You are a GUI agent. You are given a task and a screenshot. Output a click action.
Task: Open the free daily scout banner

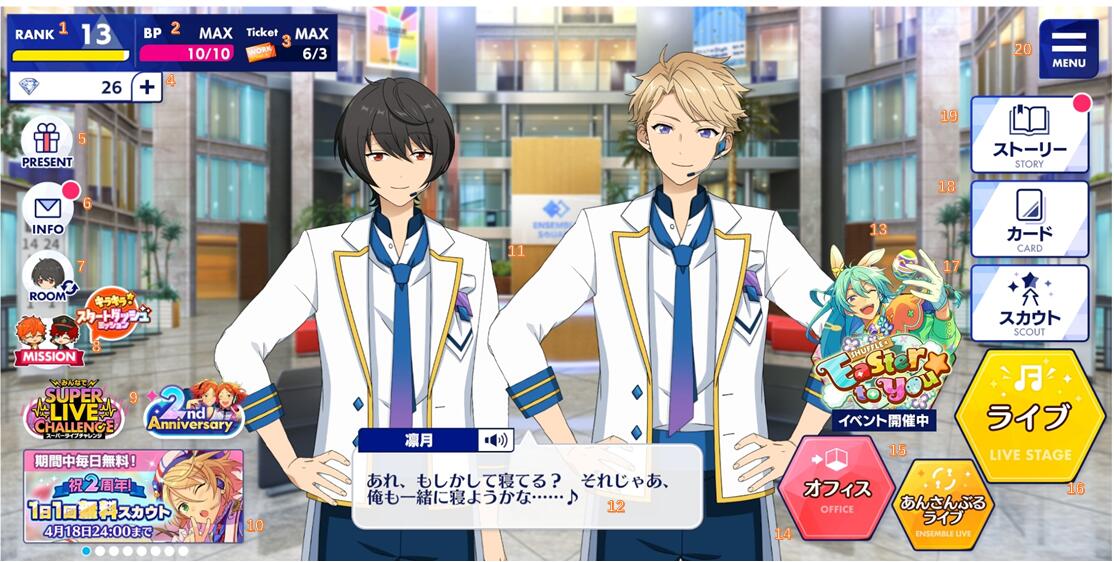(133, 495)
